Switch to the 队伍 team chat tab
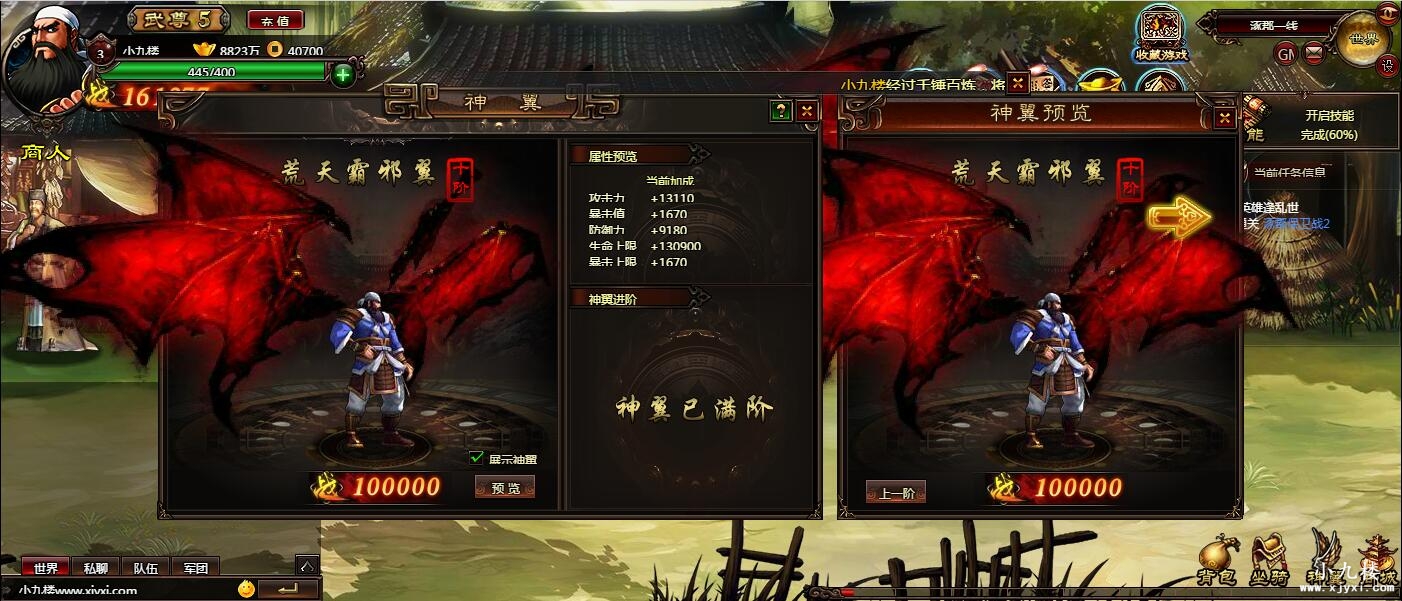This screenshot has width=1402, height=601. point(146,568)
